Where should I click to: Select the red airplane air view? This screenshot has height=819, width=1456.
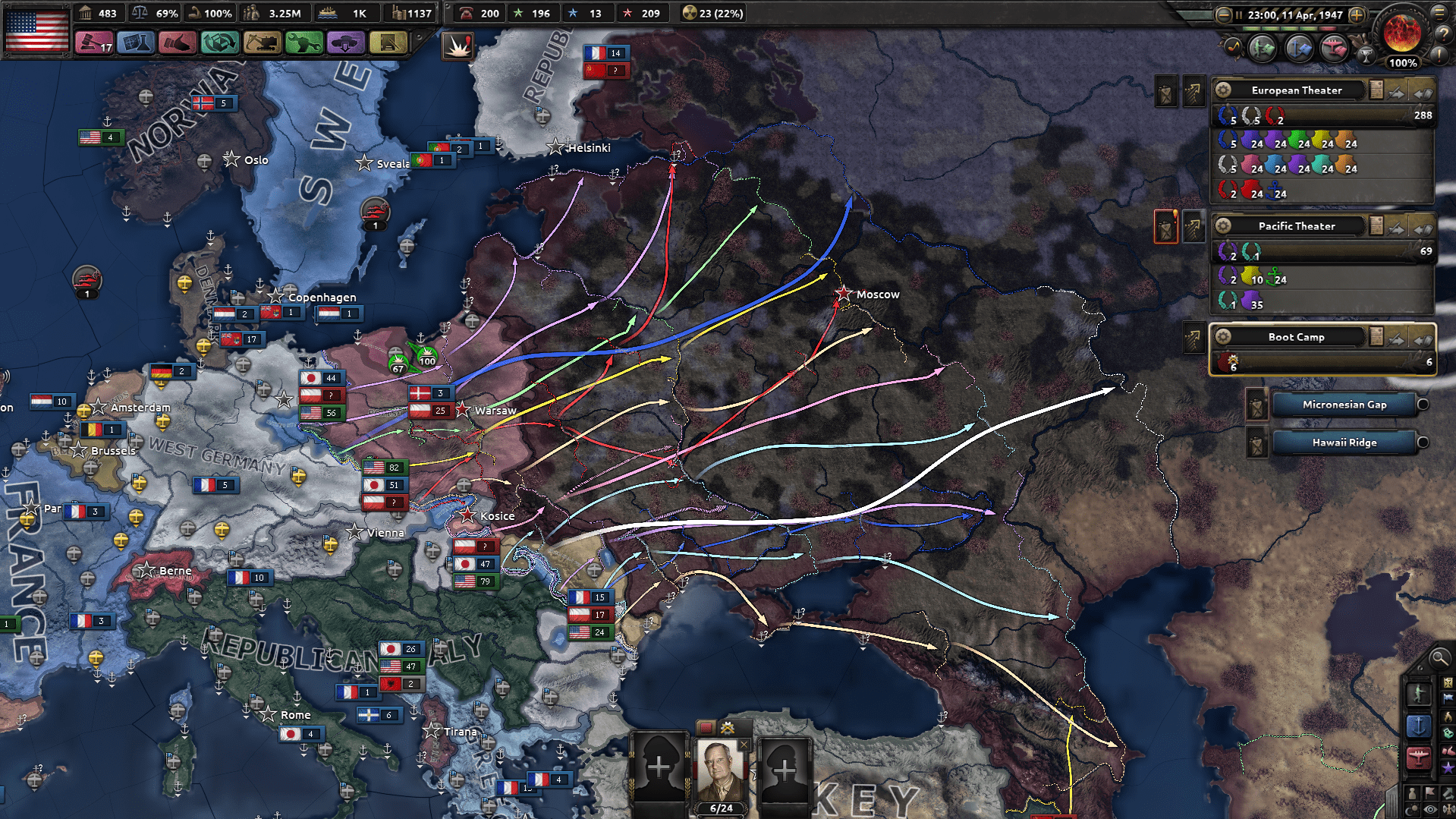click(1418, 758)
